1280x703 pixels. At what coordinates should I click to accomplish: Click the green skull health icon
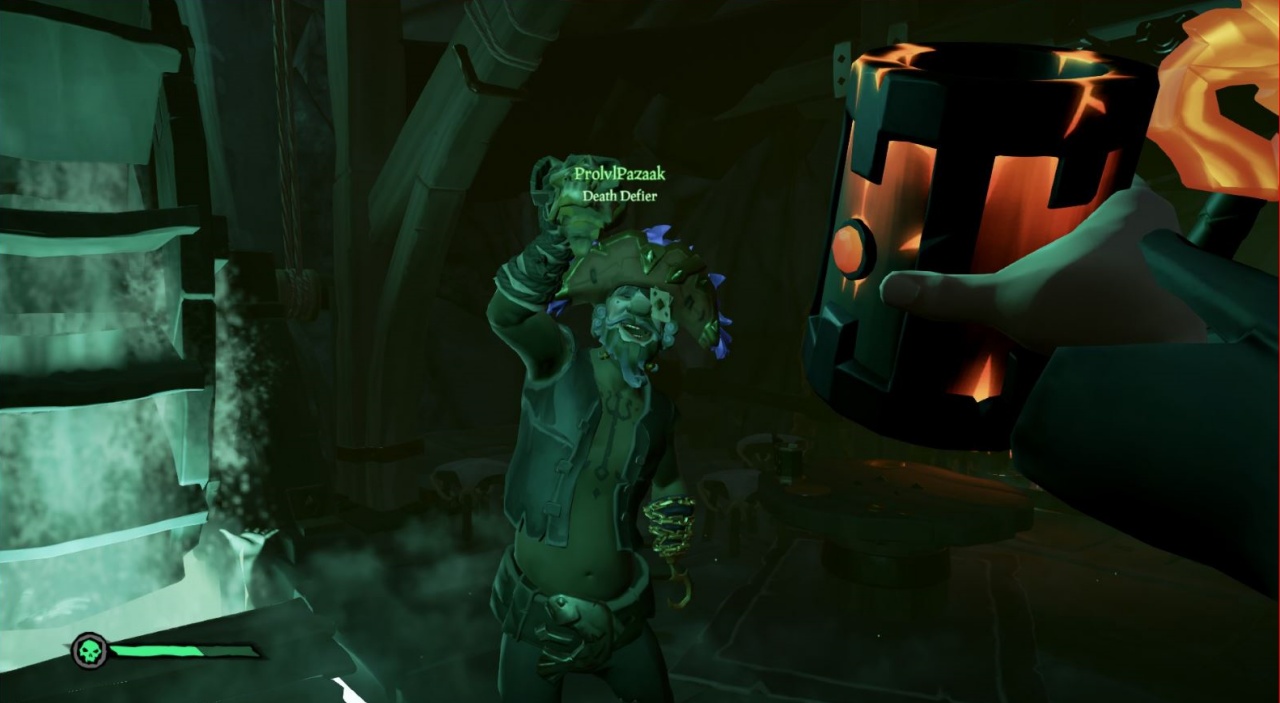point(90,651)
